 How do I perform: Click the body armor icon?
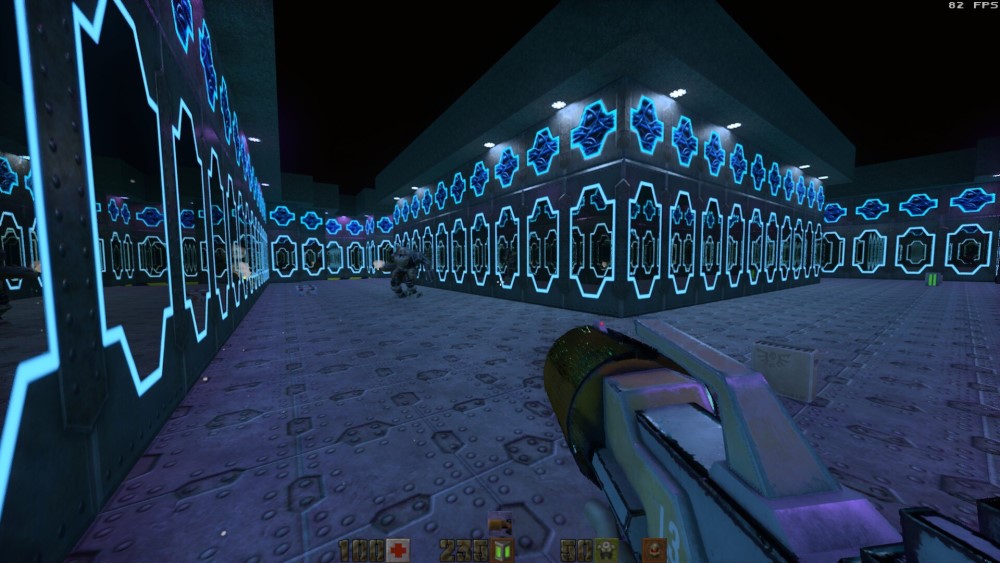click(605, 549)
